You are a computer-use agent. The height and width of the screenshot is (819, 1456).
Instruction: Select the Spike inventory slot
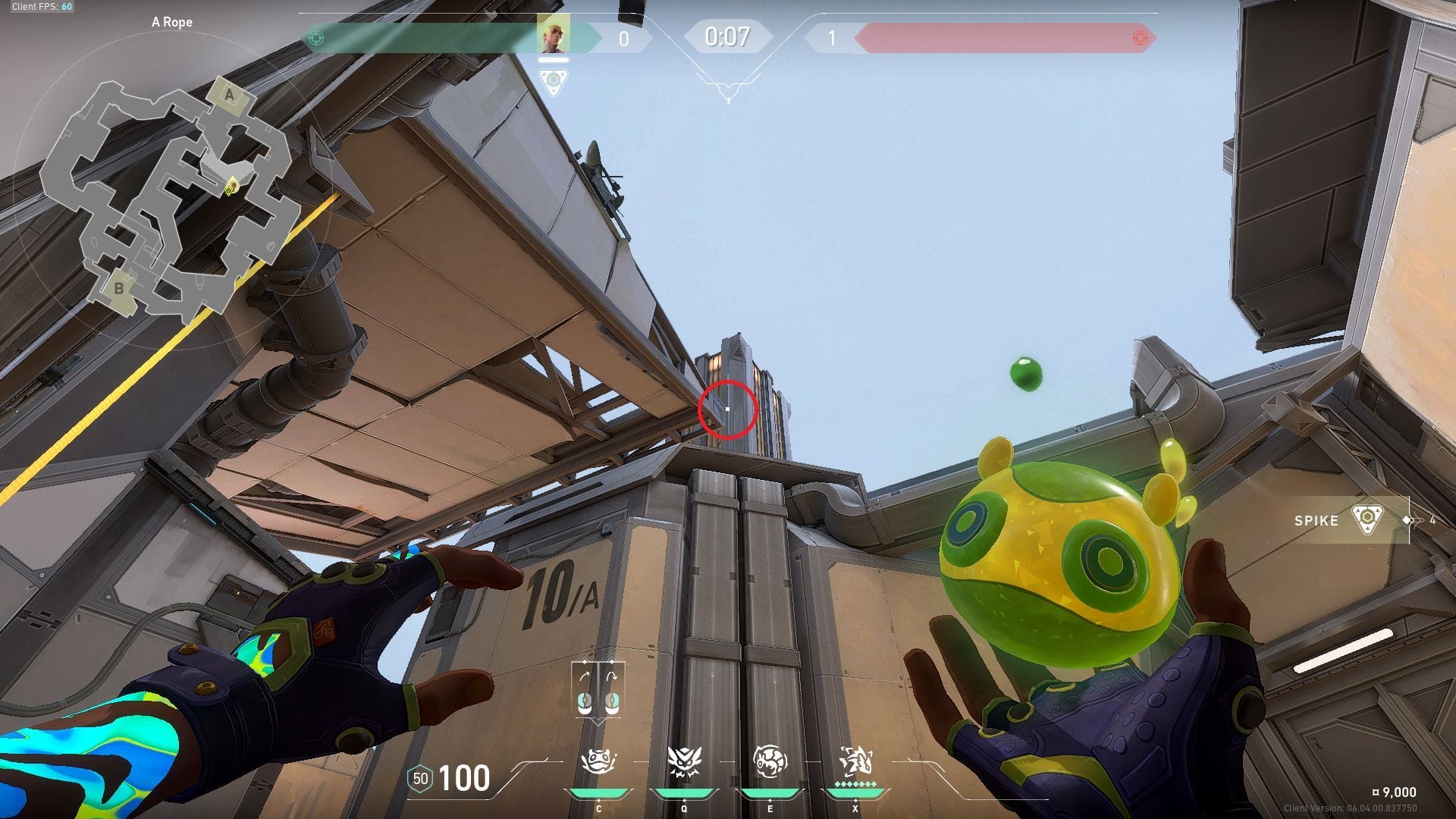pos(1350,520)
